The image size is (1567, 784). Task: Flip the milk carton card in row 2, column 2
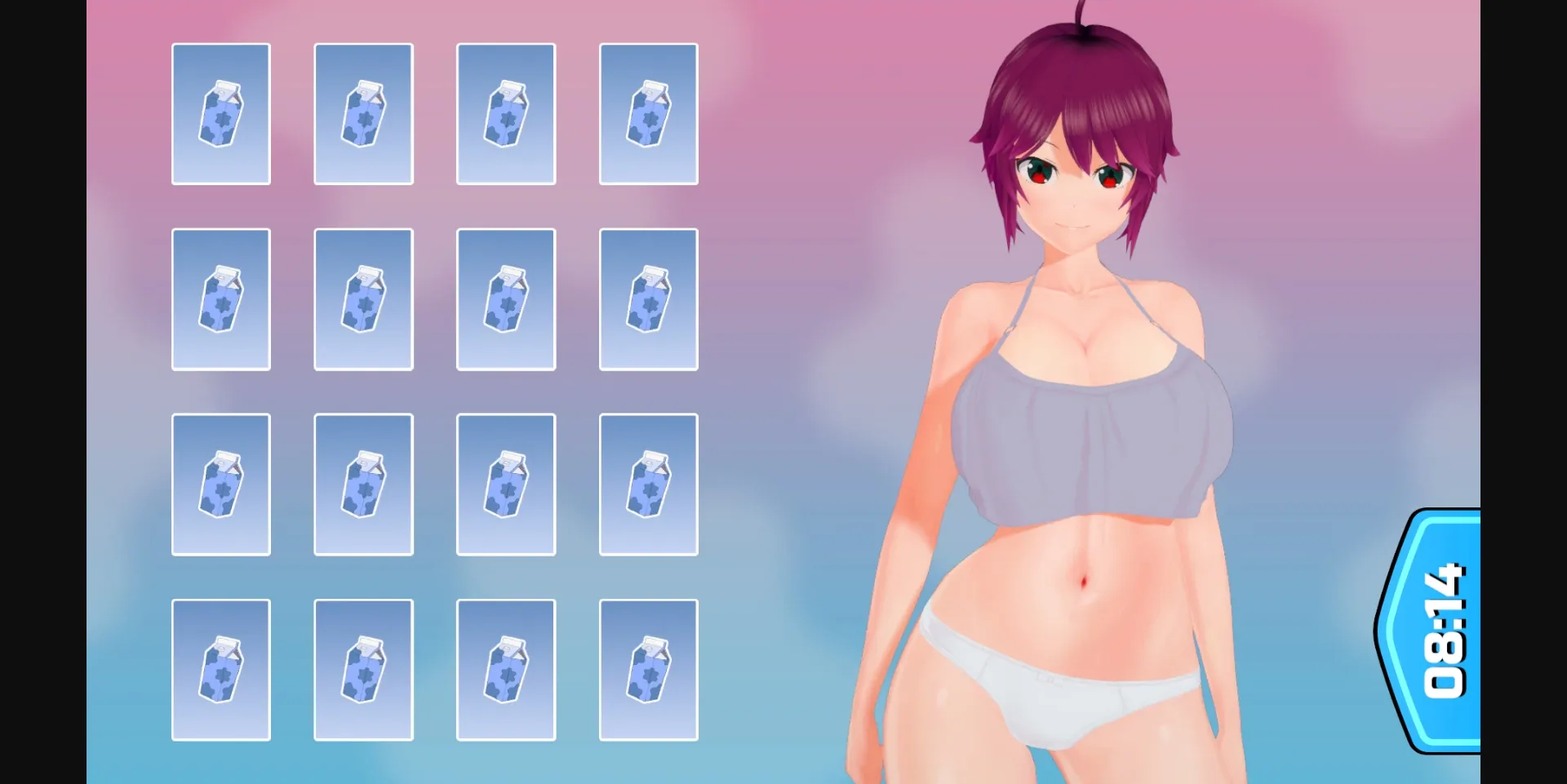pos(363,299)
